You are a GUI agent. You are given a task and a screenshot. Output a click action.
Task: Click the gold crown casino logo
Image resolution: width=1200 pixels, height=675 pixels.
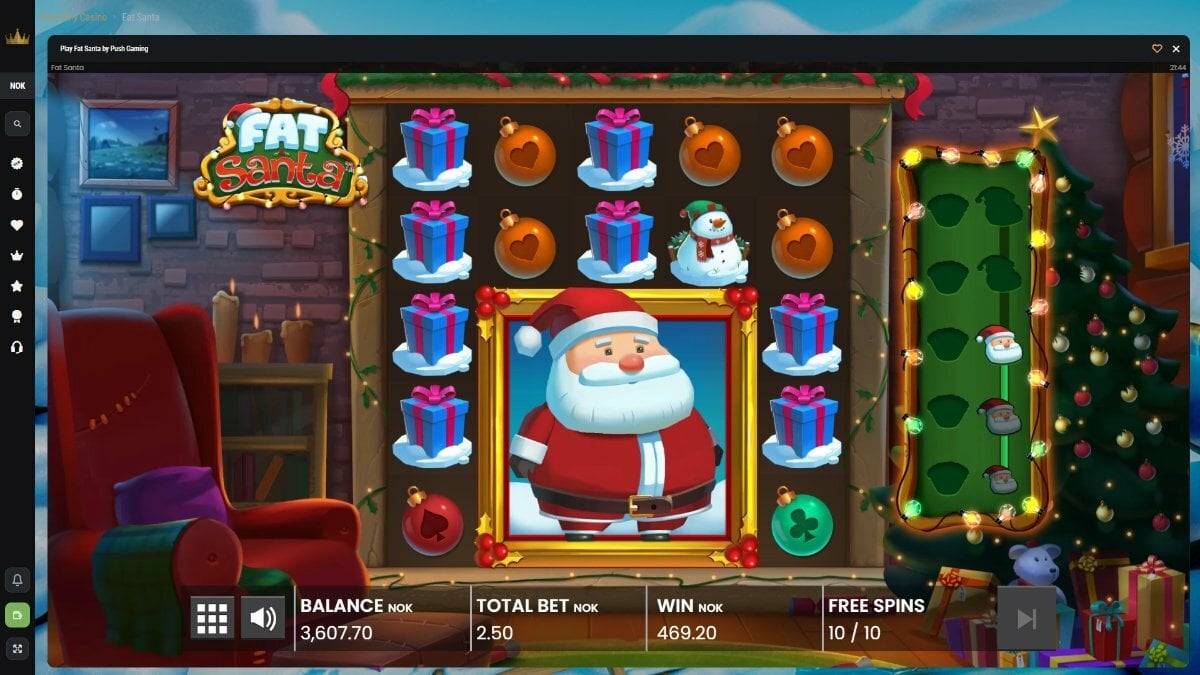coord(17,38)
